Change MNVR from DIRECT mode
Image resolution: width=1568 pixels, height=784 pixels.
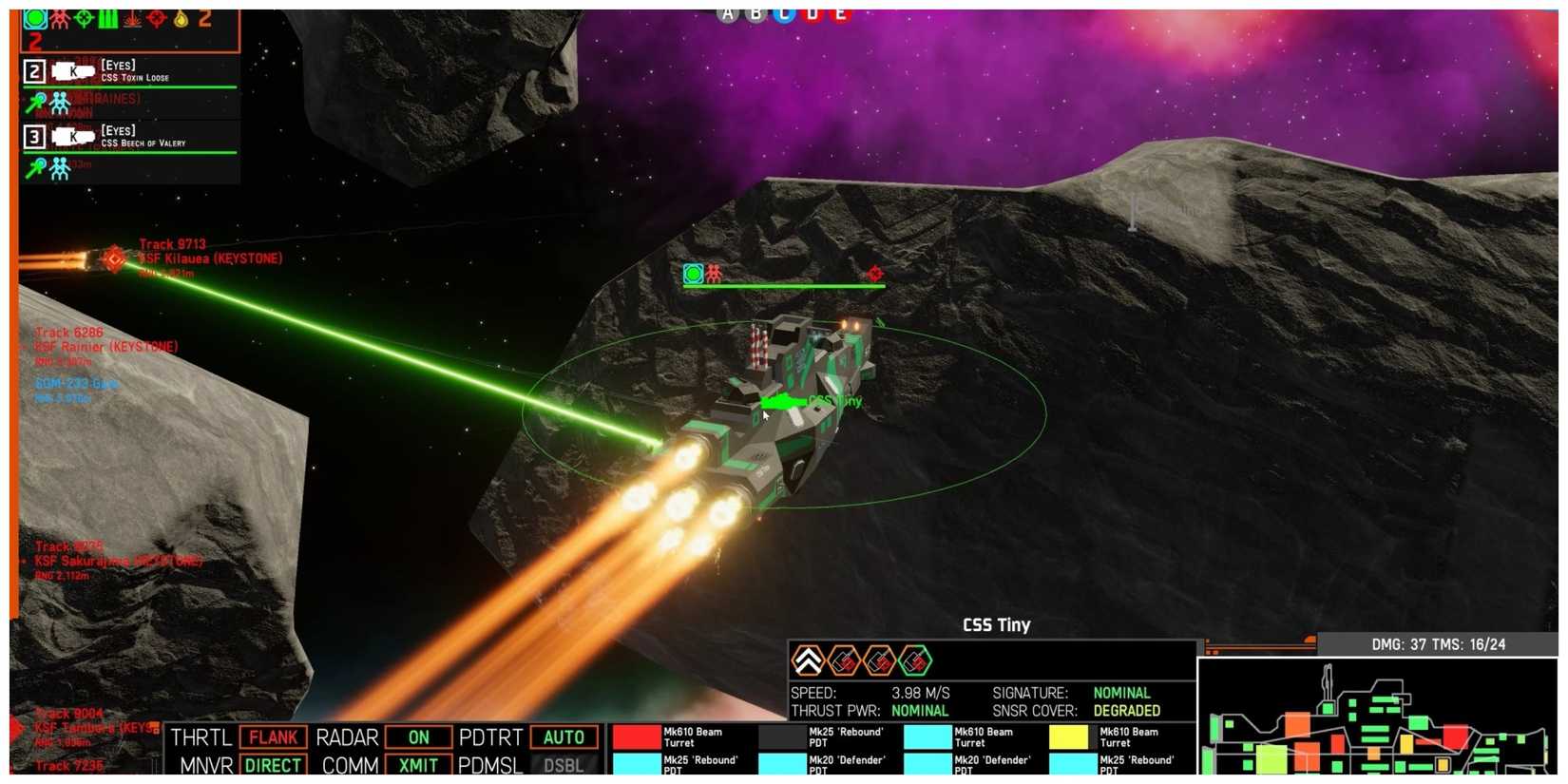coord(273,765)
